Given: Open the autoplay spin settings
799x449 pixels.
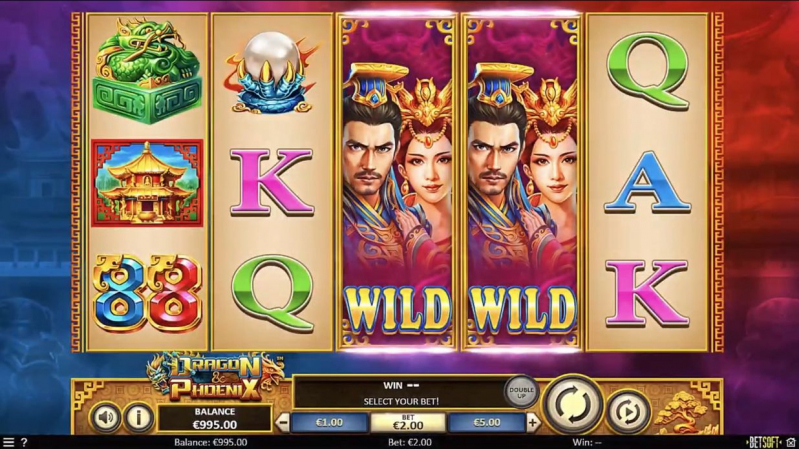Looking at the screenshot, I should [x=627, y=410].
